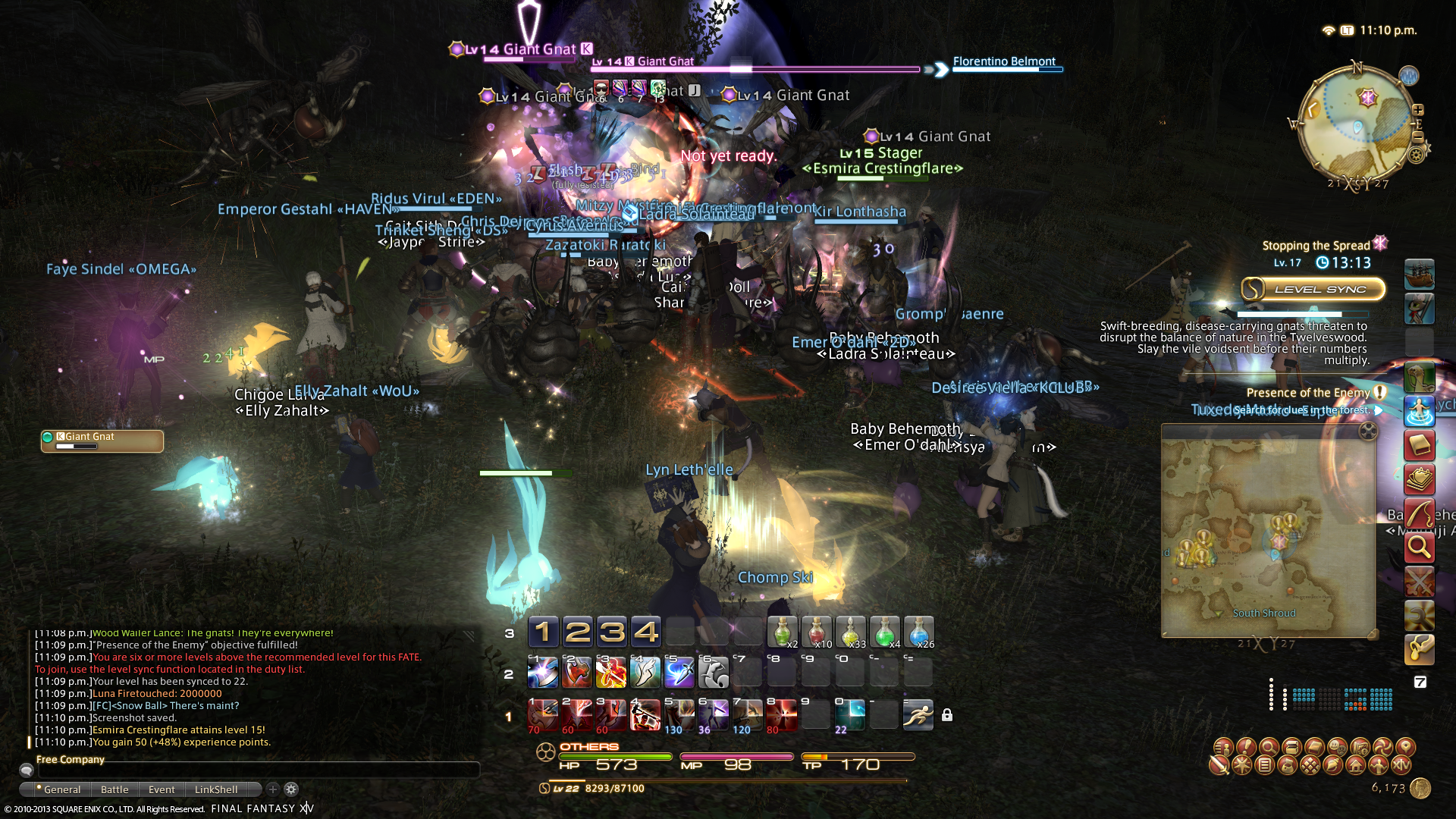Use the red potion stack of 10
1456x819 pixels.
(x=816, y=632)
